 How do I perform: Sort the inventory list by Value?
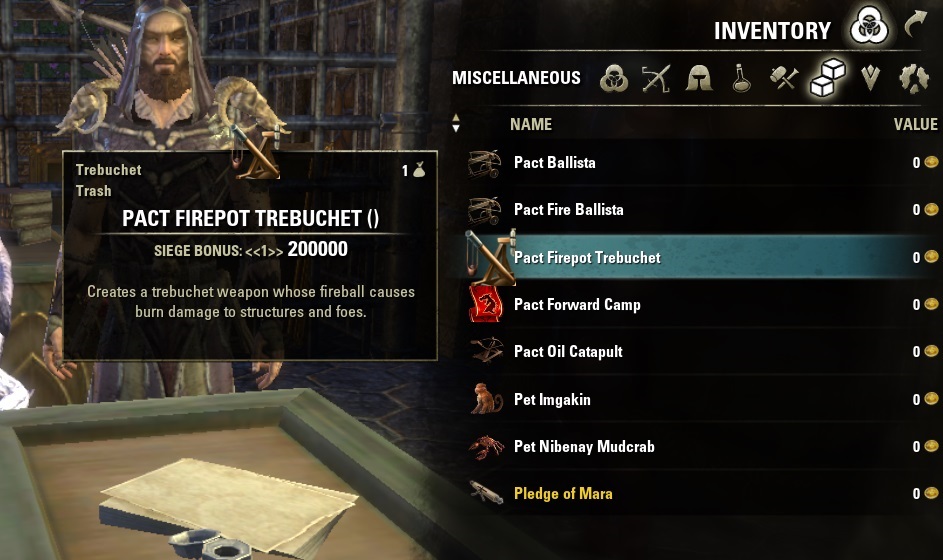tap(915, 124)
